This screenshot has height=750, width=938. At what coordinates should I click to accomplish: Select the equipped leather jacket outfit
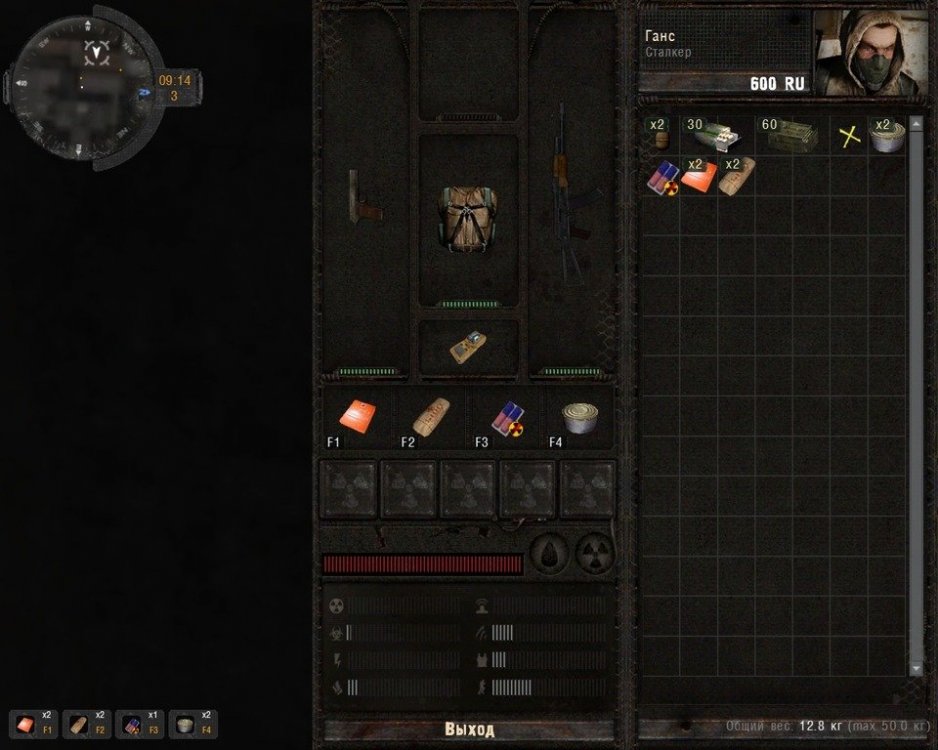[468, 216]
